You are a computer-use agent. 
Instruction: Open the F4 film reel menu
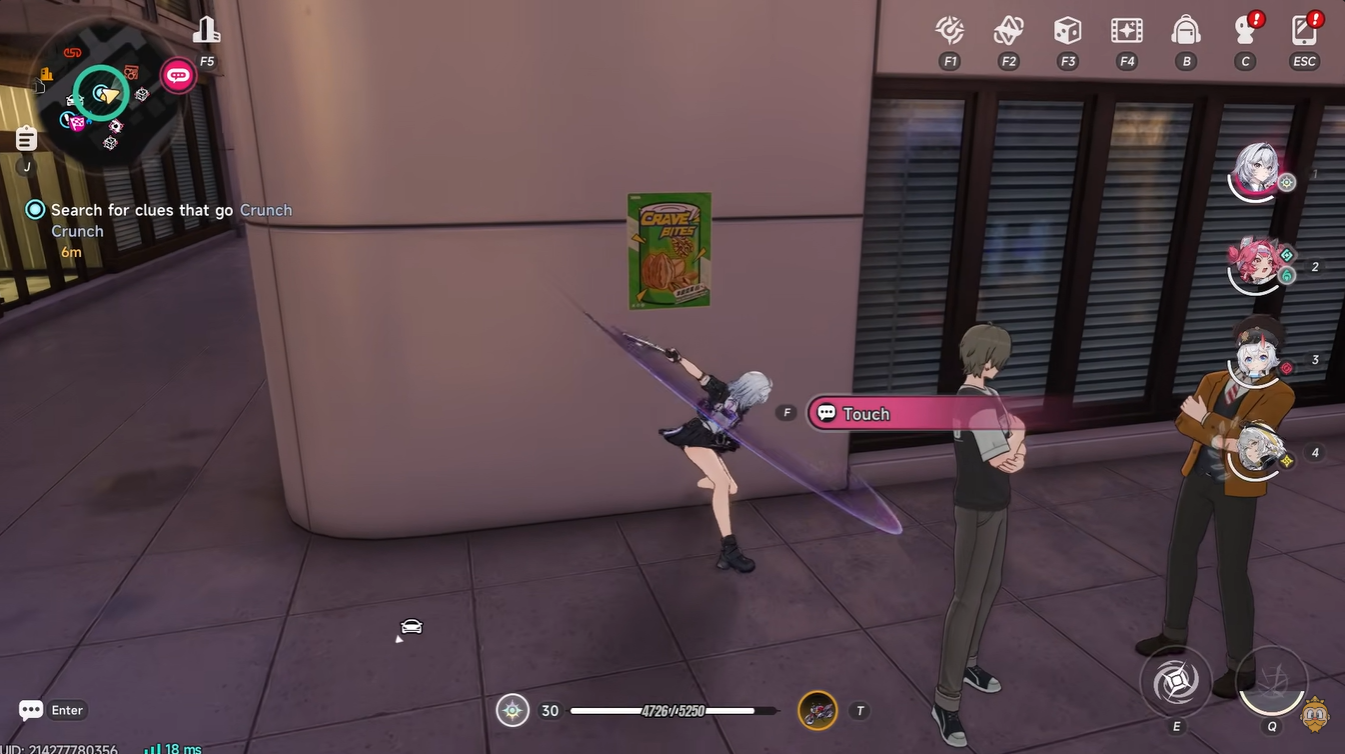coord(1126,31)
